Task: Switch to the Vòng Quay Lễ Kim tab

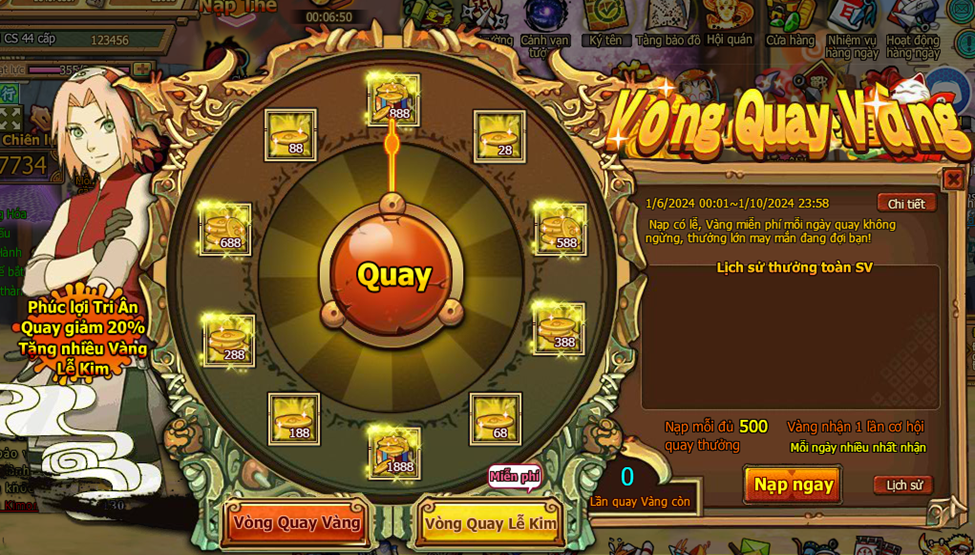Action: [490, 523]
